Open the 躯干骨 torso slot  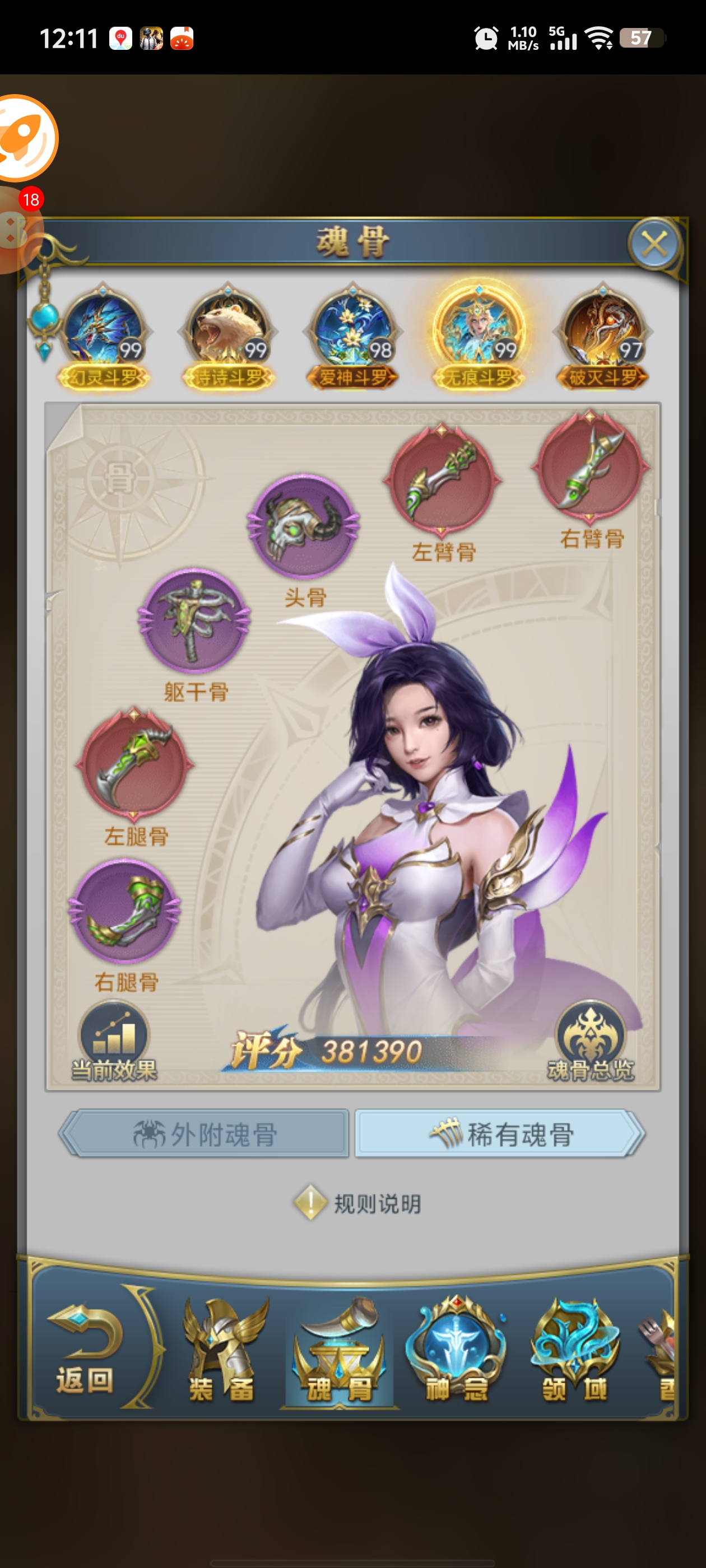[194, 621]
